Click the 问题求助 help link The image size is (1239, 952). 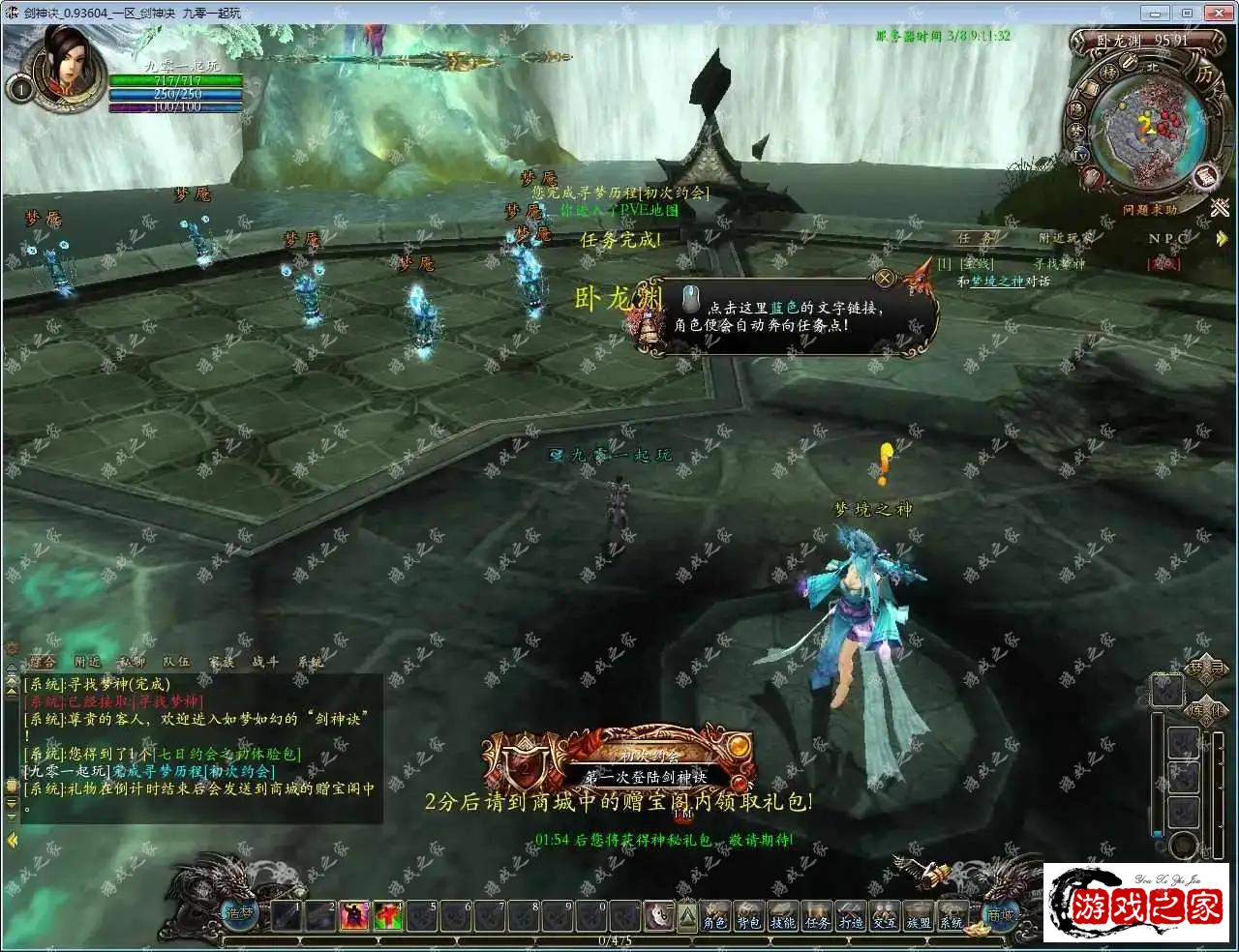click(1150, 209)
